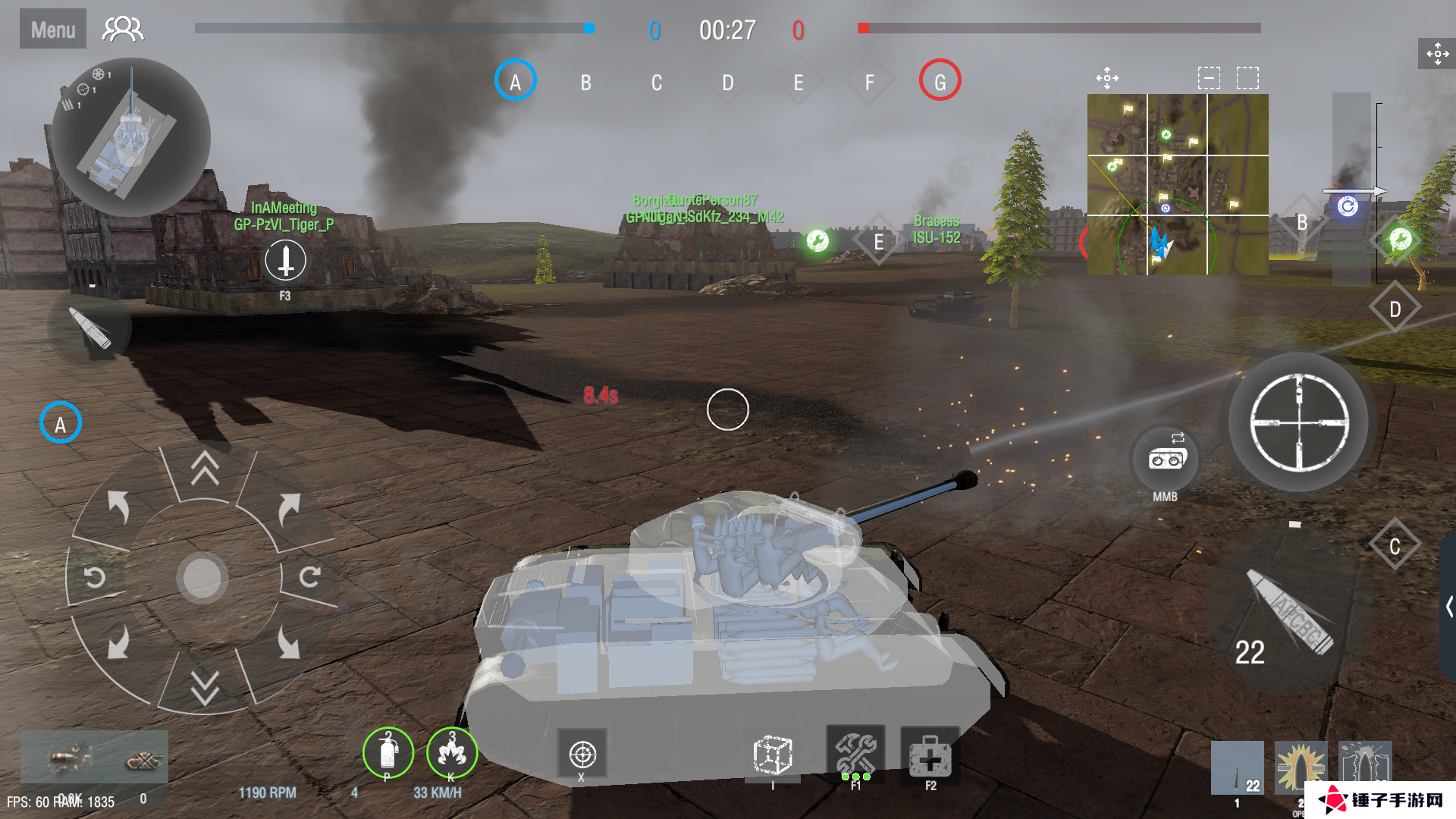Toggle the target lock X button
This screenshot has width=1456, height=819.
(582, 754)
